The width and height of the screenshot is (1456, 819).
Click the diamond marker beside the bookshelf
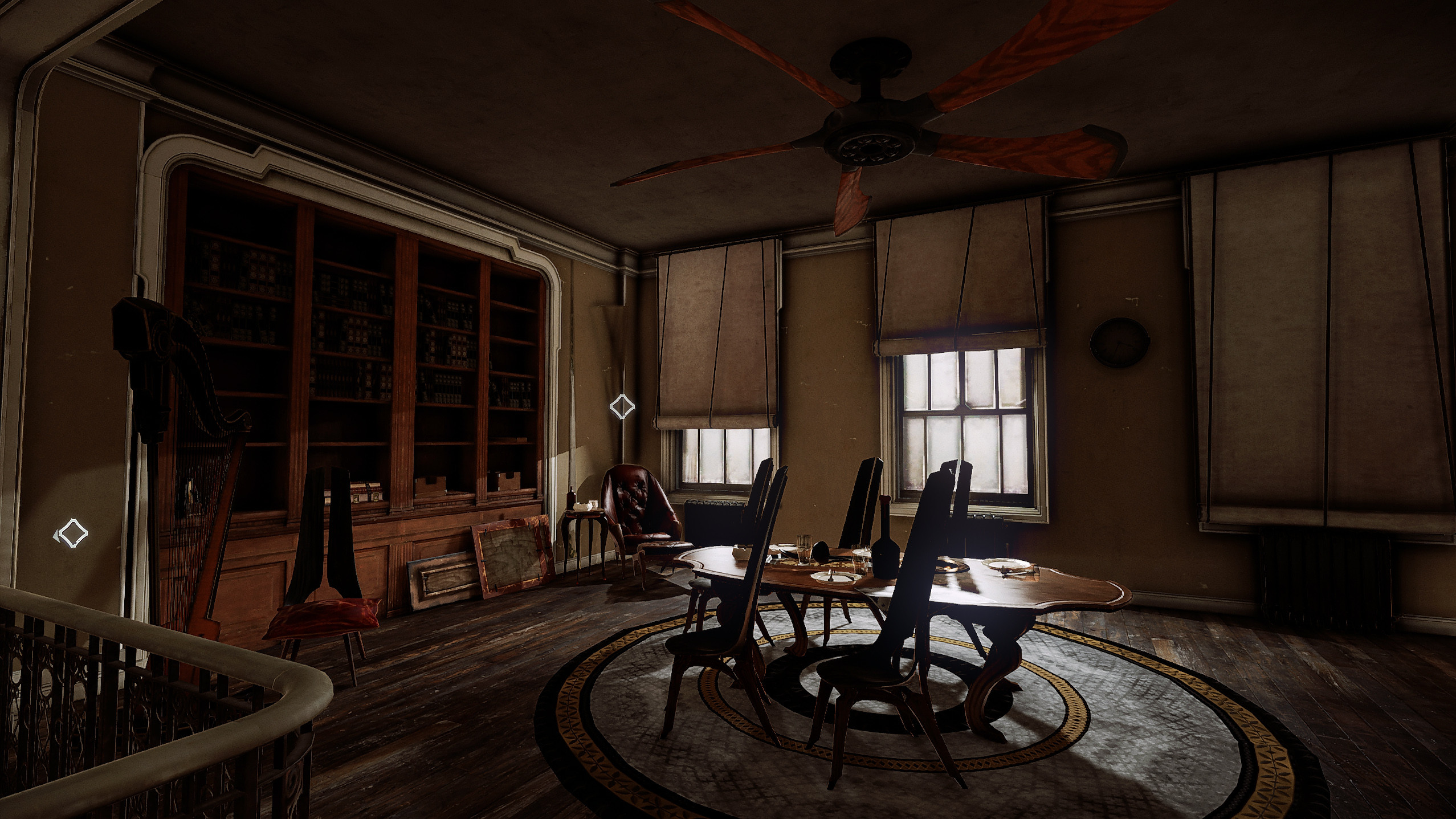(622, 406)
